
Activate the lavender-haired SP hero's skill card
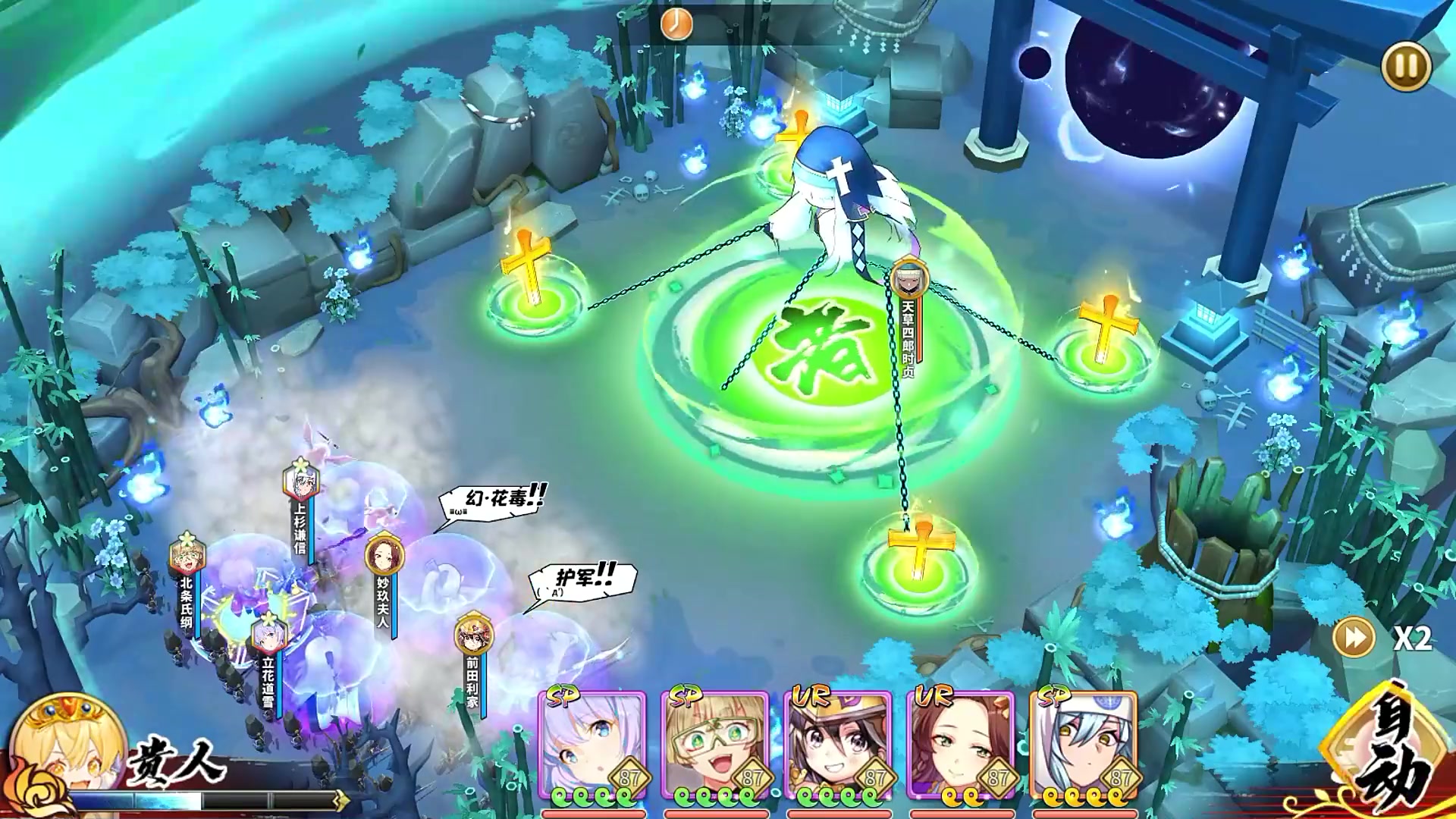[592, 747]
